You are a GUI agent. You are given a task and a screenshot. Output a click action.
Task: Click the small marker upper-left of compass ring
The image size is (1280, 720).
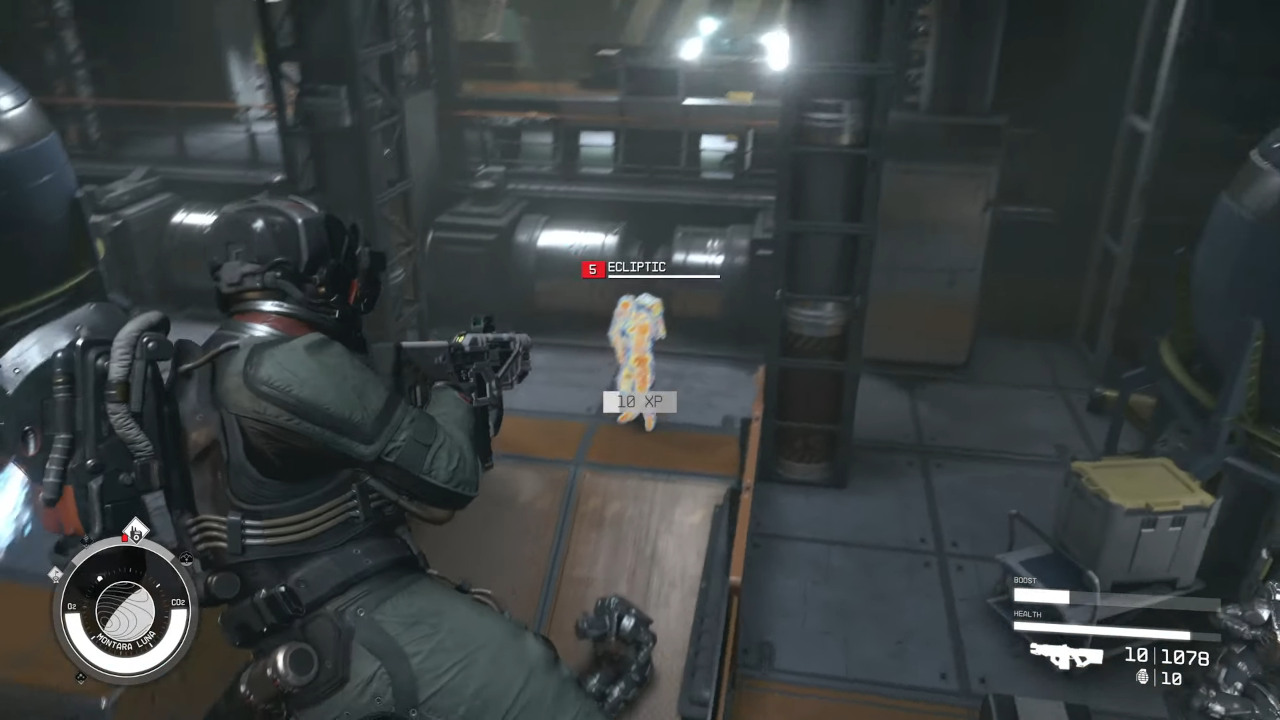[x=86, y=541]
